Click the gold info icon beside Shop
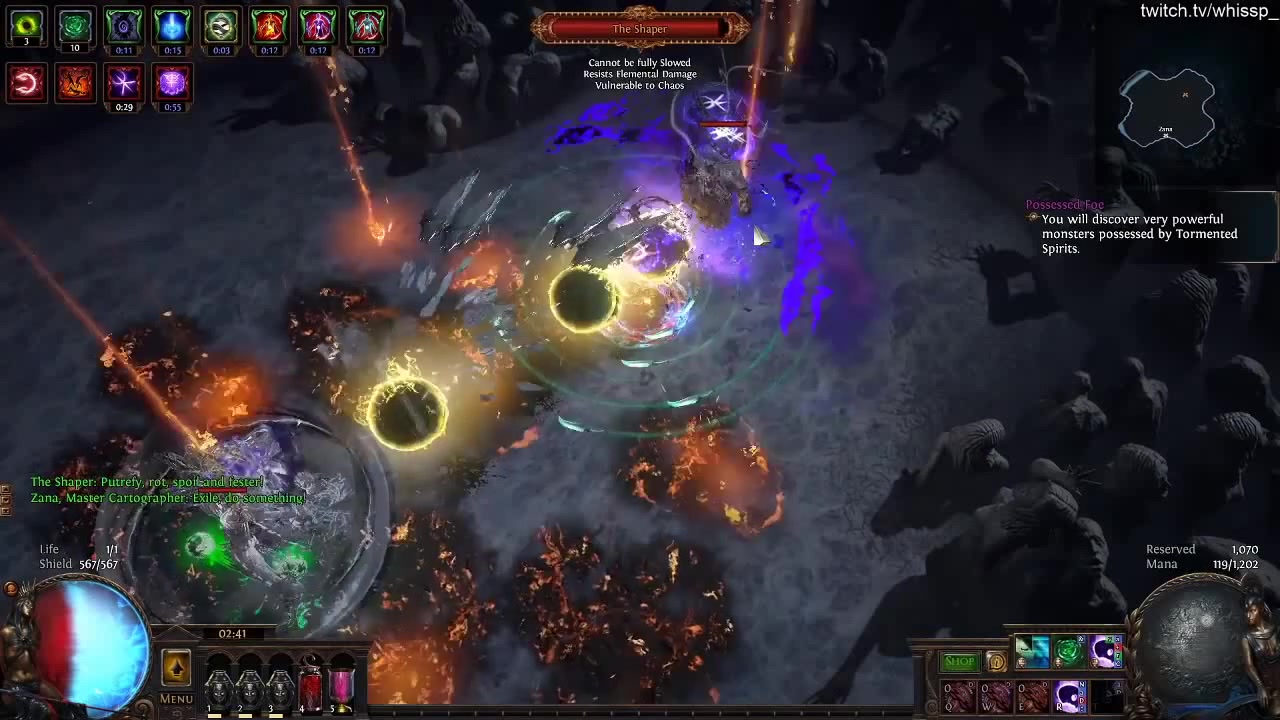Image resolution: width=1280 pixels, height=720 pixels. click(x=996, y=660)
